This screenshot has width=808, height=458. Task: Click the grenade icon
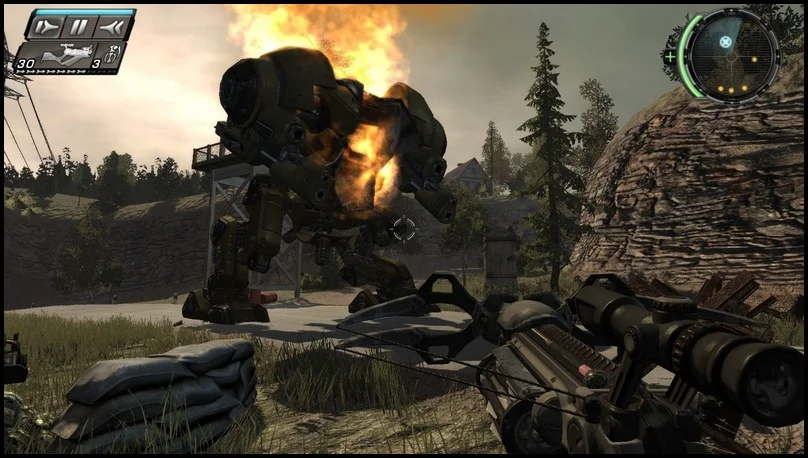(112, 52)
